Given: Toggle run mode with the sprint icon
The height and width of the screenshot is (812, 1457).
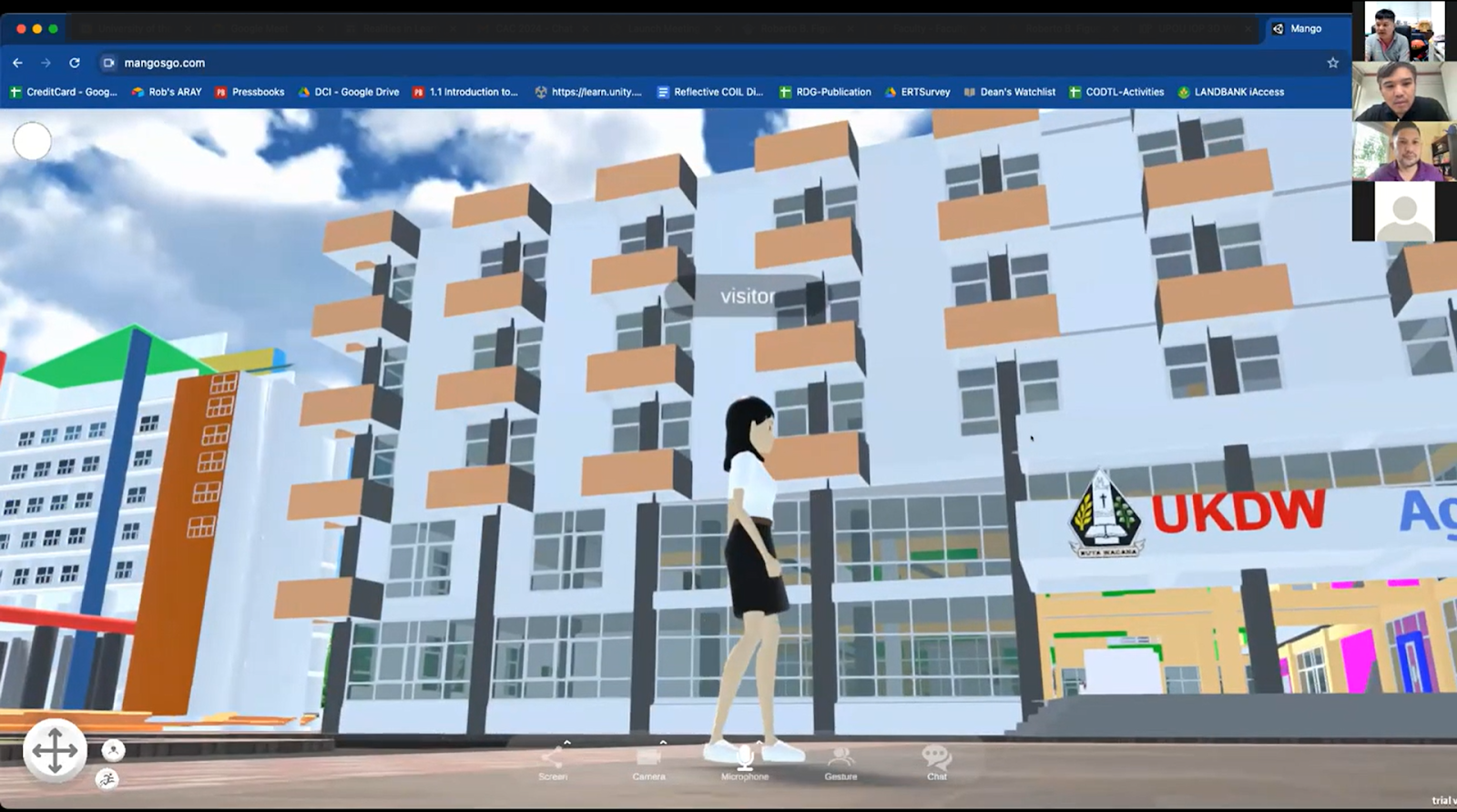Looking at the screenshot, I should pyautogui.click(x=106, y=779).
